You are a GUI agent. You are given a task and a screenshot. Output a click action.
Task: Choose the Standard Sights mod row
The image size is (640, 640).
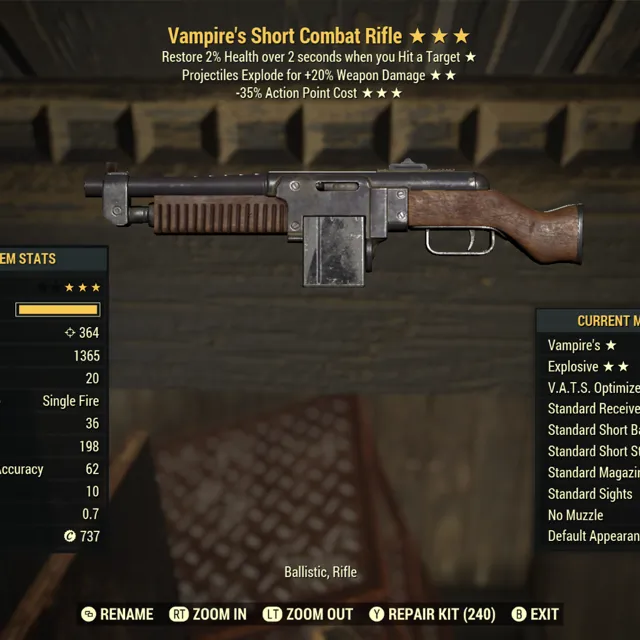pos(590,494)
